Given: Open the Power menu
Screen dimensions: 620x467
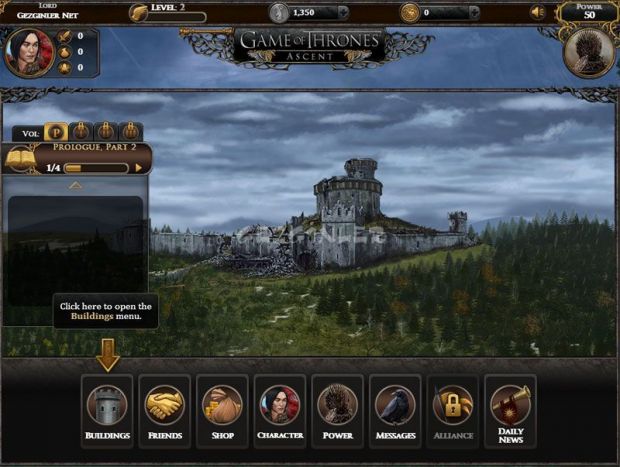Looking at the screenshot, I should pyautogui.click(x=337, y=411).
